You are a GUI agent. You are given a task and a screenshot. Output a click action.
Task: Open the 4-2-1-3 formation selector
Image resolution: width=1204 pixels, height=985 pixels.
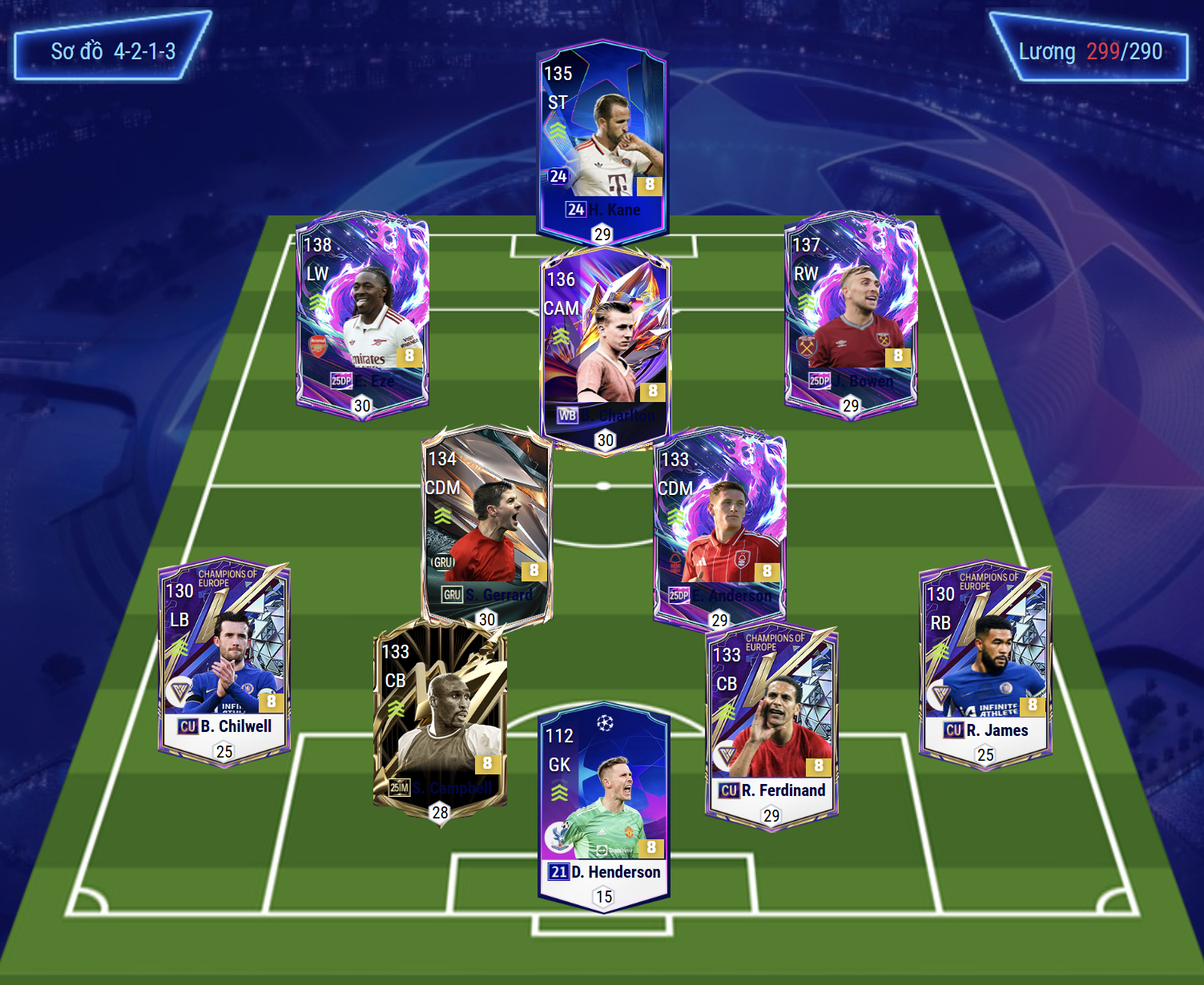(113, 52)
